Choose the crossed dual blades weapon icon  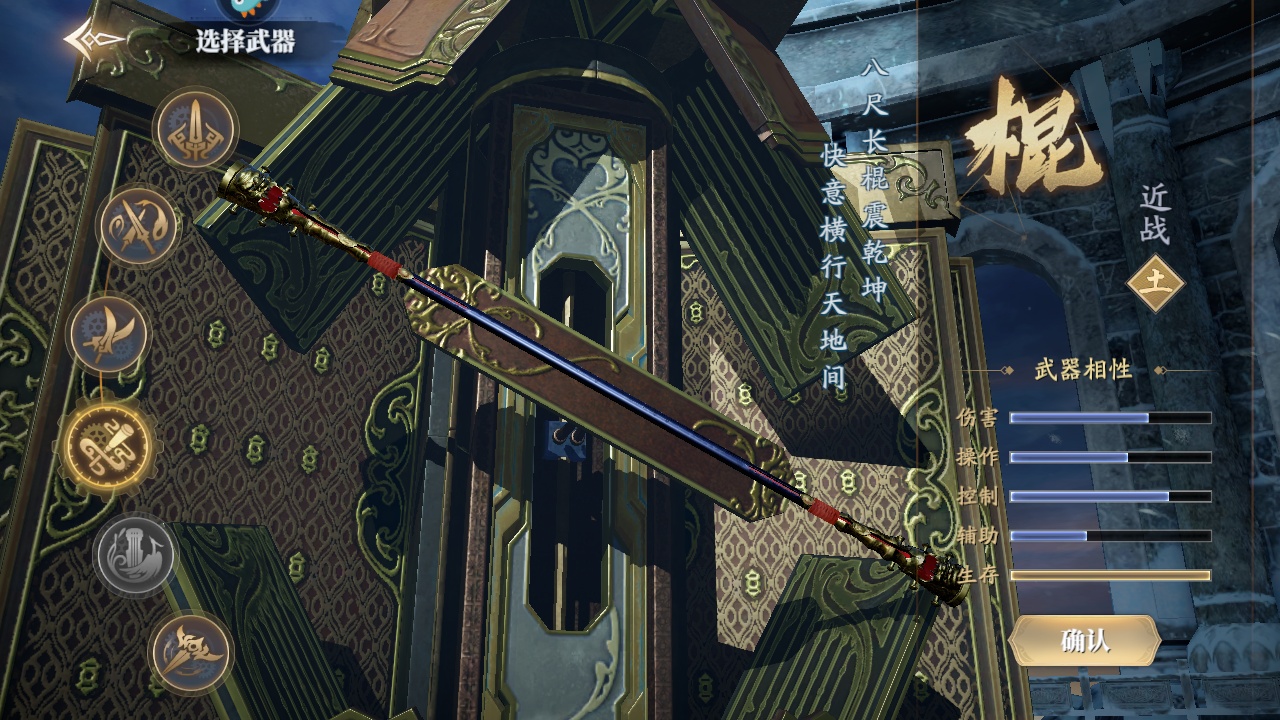[x=139, y=226]
